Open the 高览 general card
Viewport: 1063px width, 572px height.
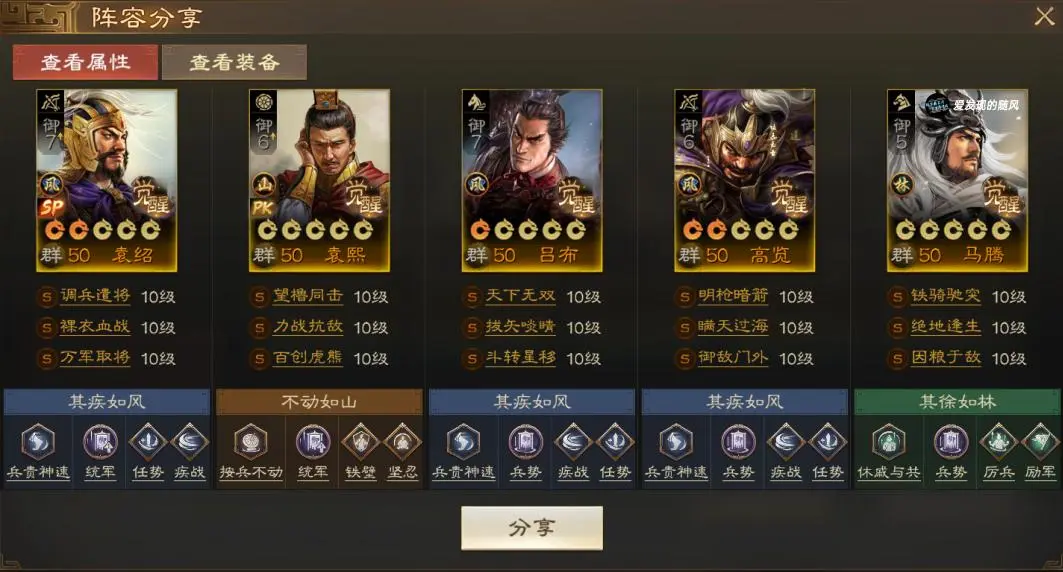(745, 180)
